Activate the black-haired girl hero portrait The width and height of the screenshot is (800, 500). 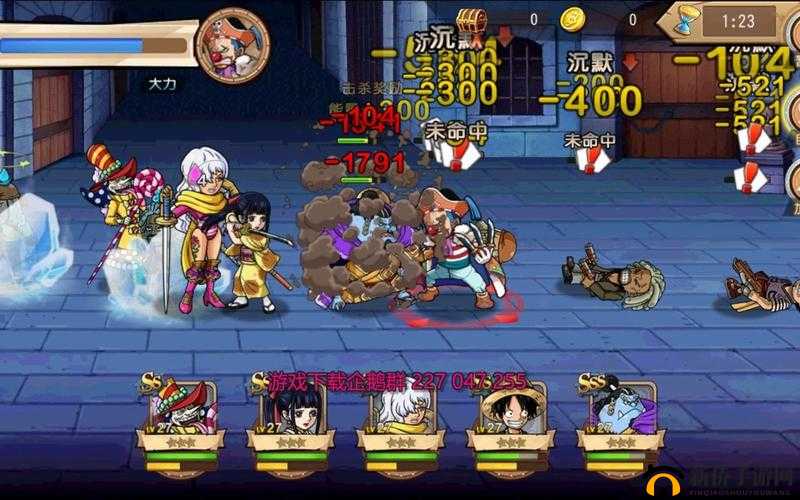point(291,418)
